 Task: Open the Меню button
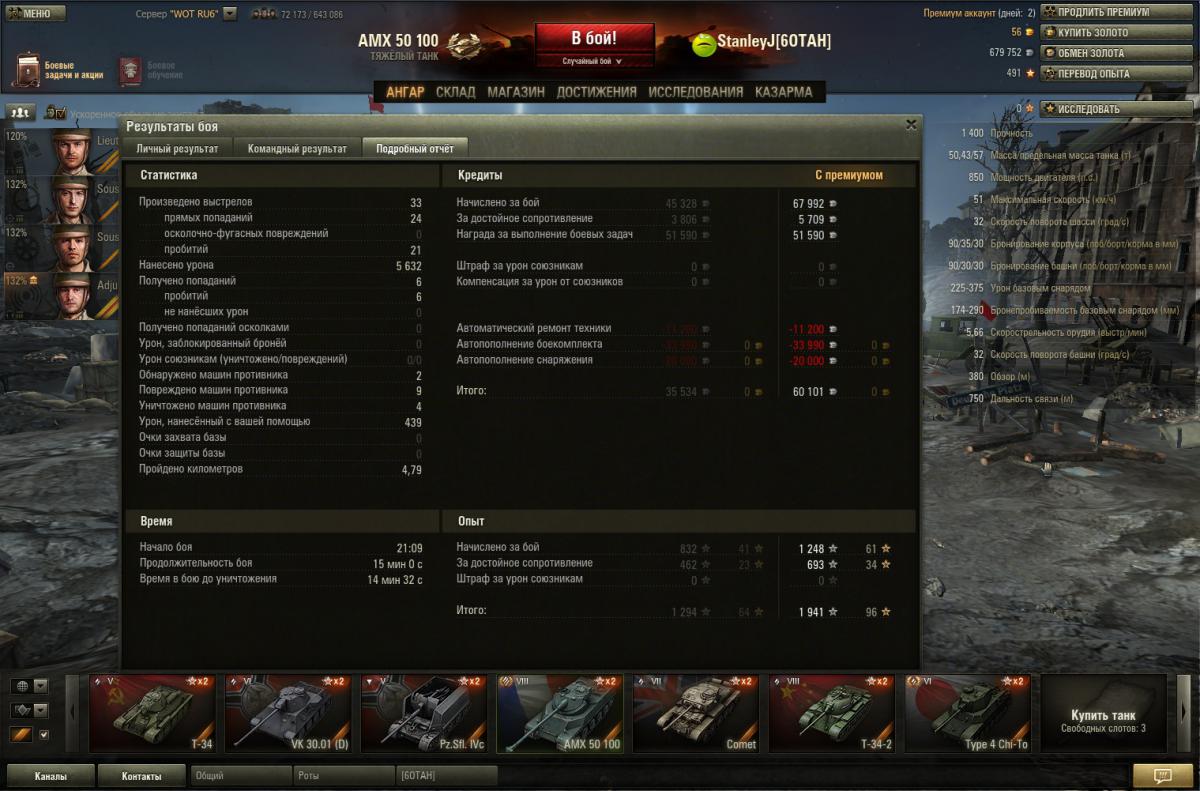pyautogui.click(x=35, y=13)
